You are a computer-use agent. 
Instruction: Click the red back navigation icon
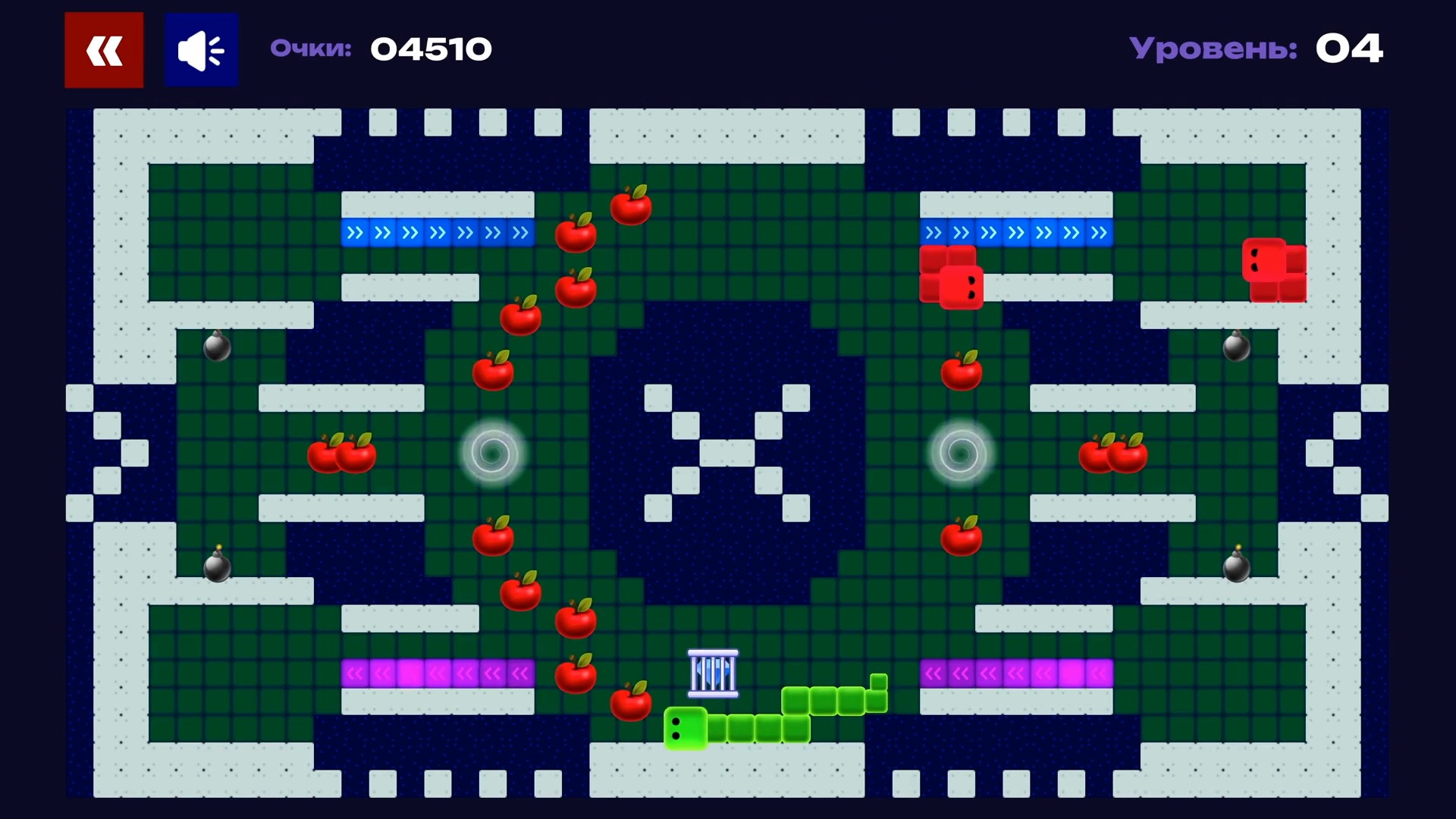click(x=103, y=49)
